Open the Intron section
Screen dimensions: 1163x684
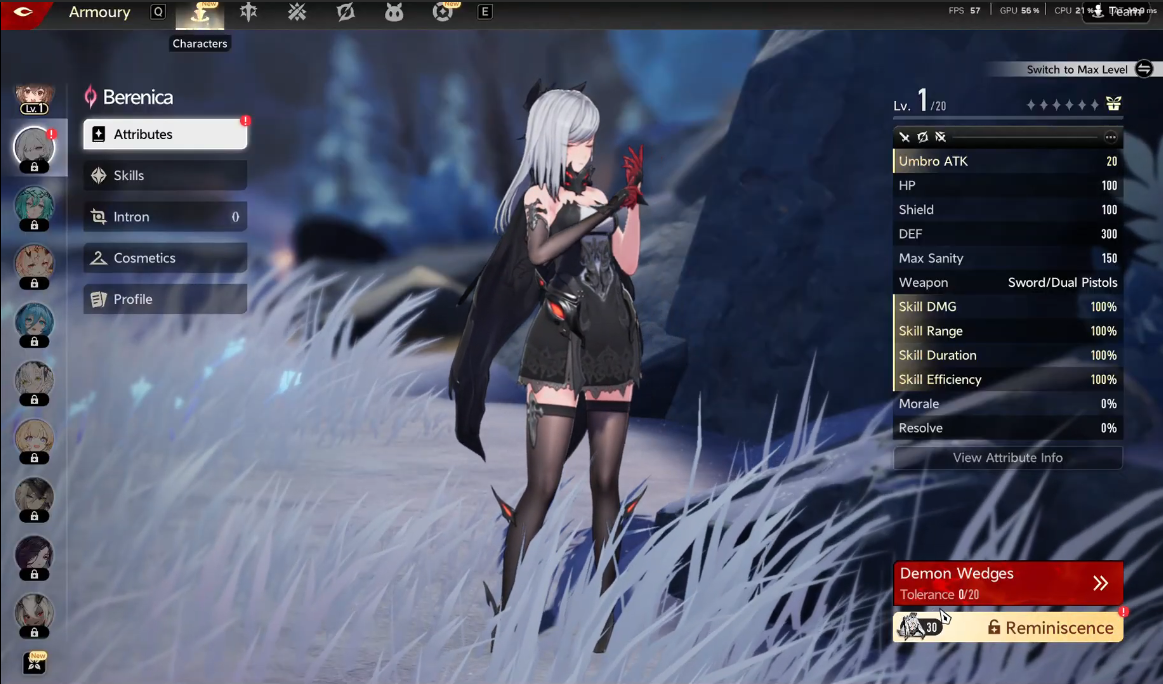(x=165, y=216)
